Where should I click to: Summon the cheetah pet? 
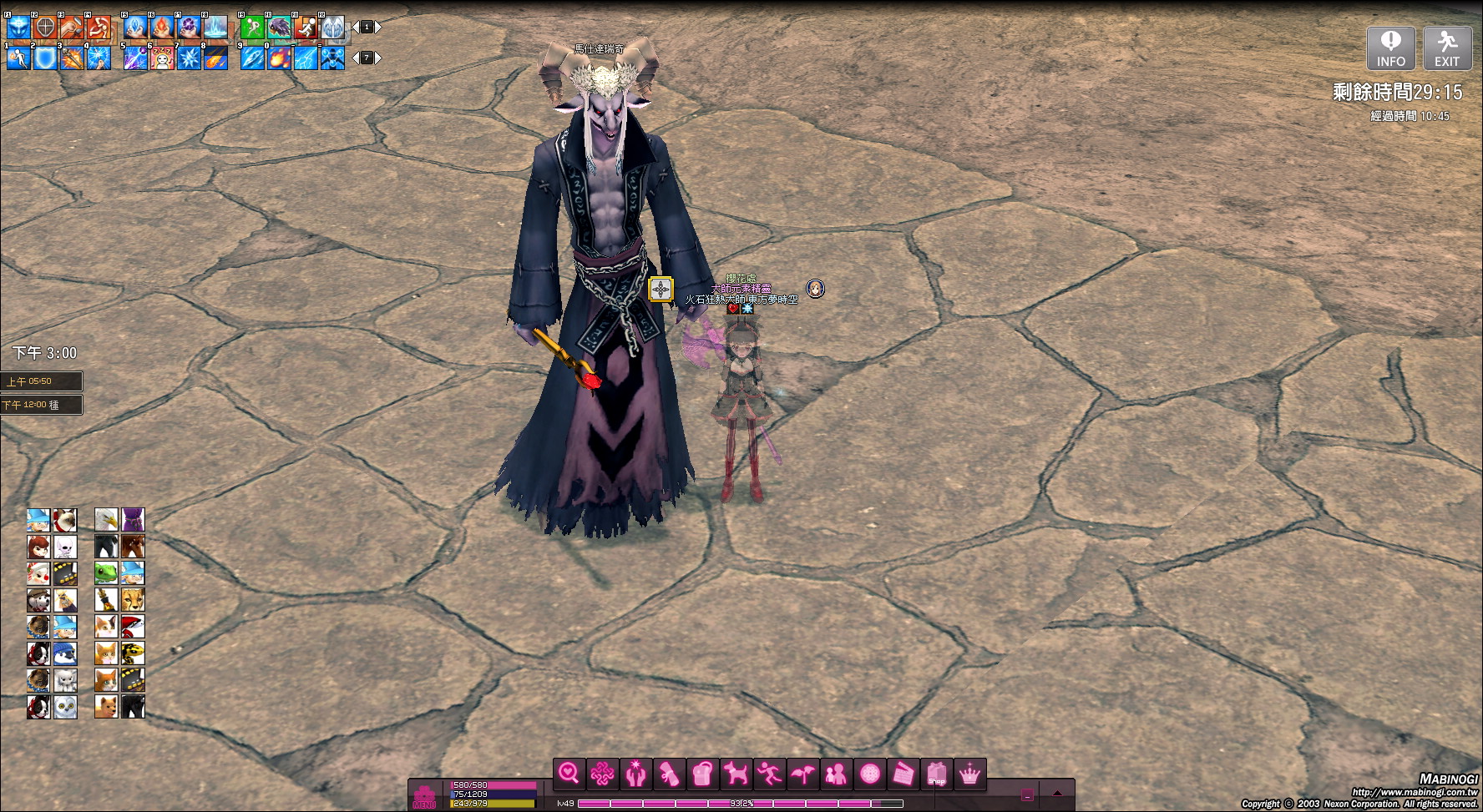133,599
